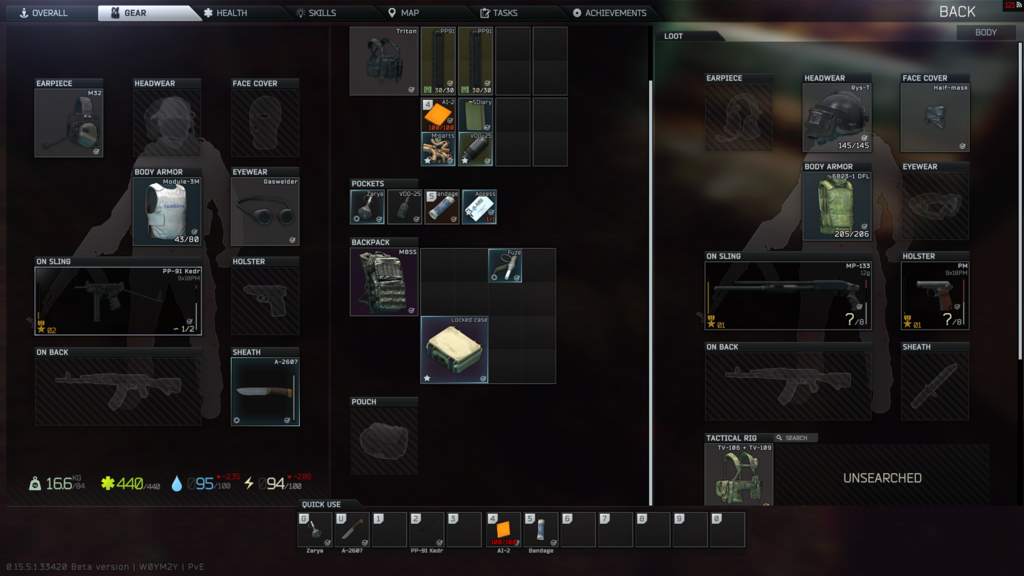
Task: Select the Locked case in backpack
Action: click(454, 350)
